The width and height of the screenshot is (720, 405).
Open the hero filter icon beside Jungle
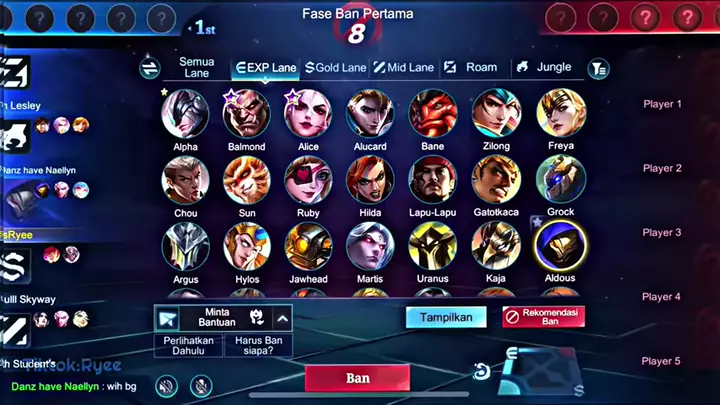pyautogui.click(x=598, y=68)
